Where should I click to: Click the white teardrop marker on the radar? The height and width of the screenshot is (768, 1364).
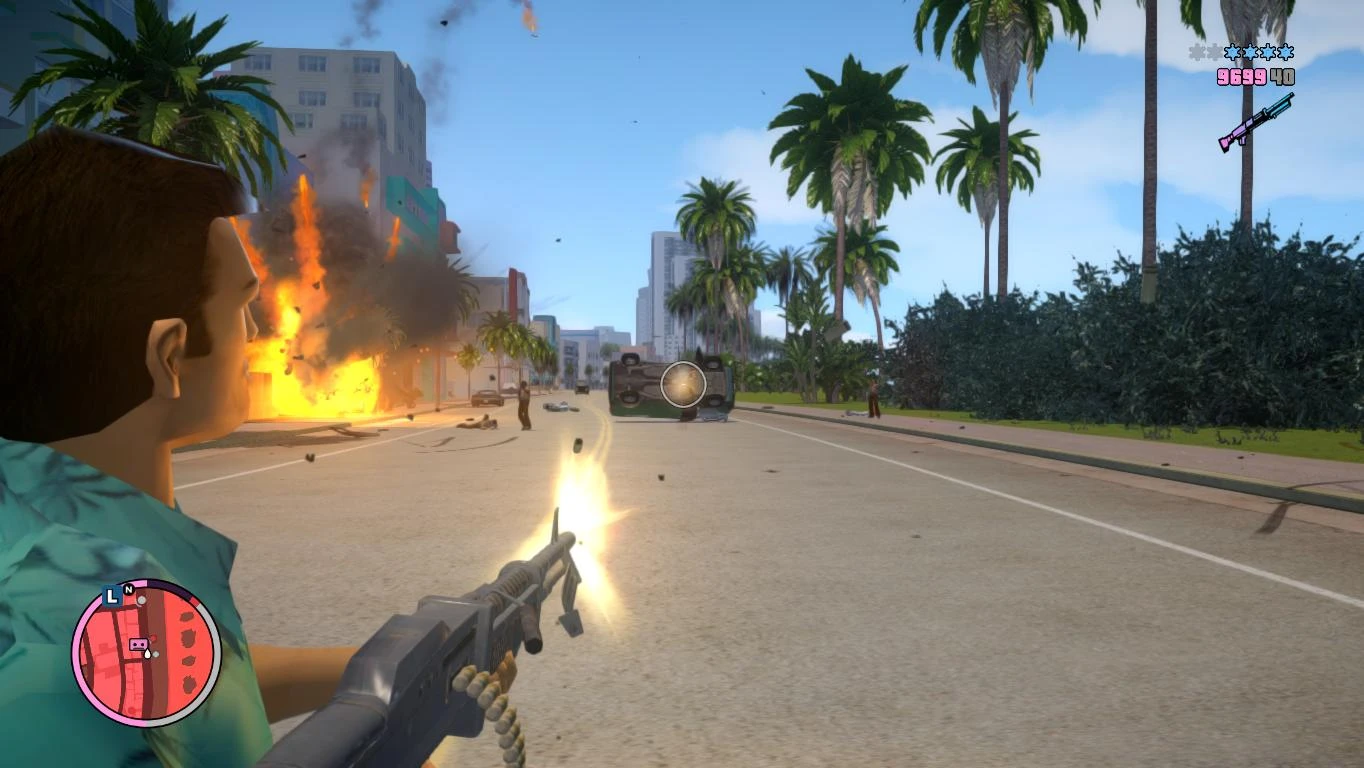pyautogui.click(x=147, y=653)
